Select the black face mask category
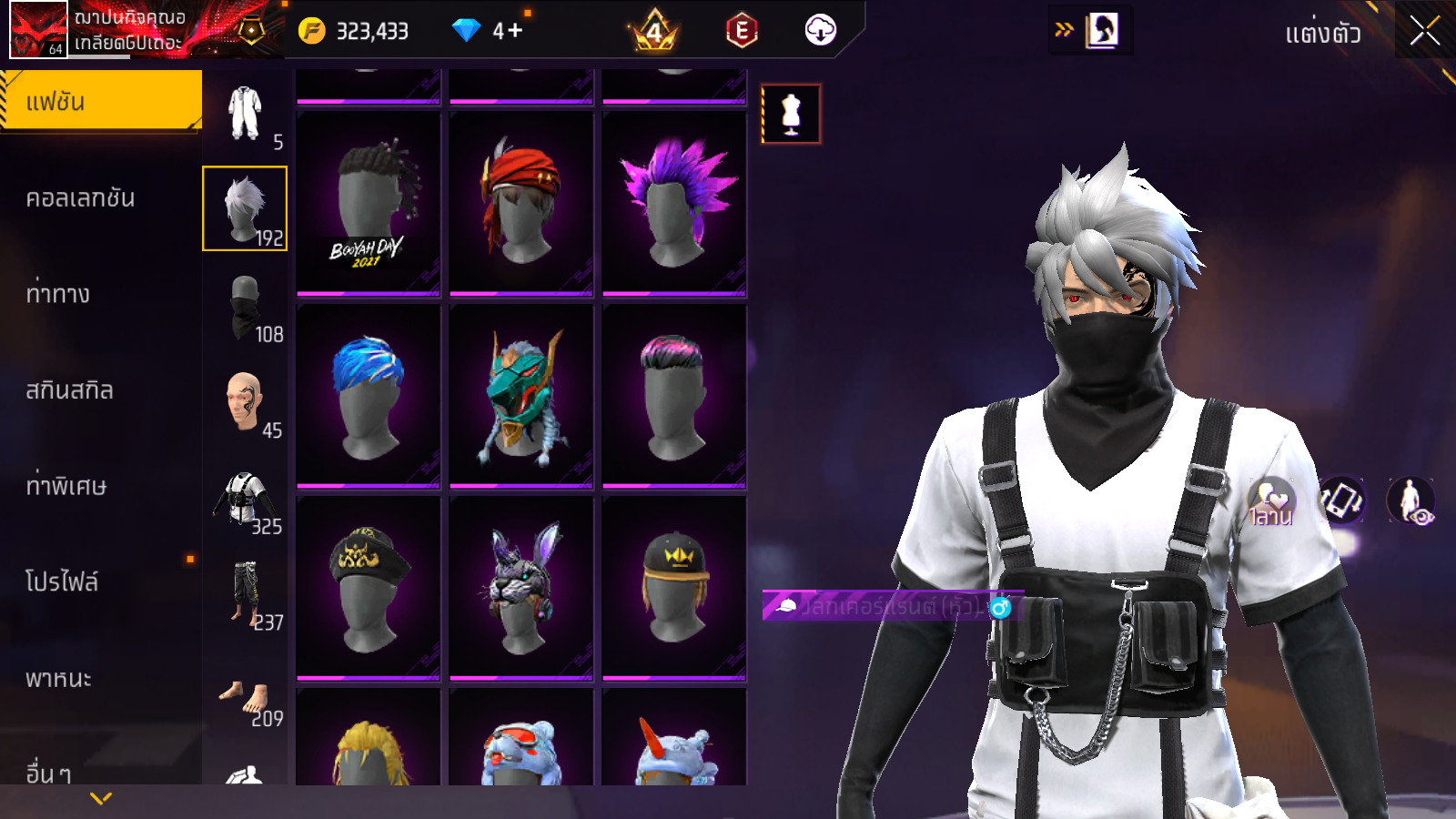The height and width of the screenshot is (819, 1456). [246, 308]
